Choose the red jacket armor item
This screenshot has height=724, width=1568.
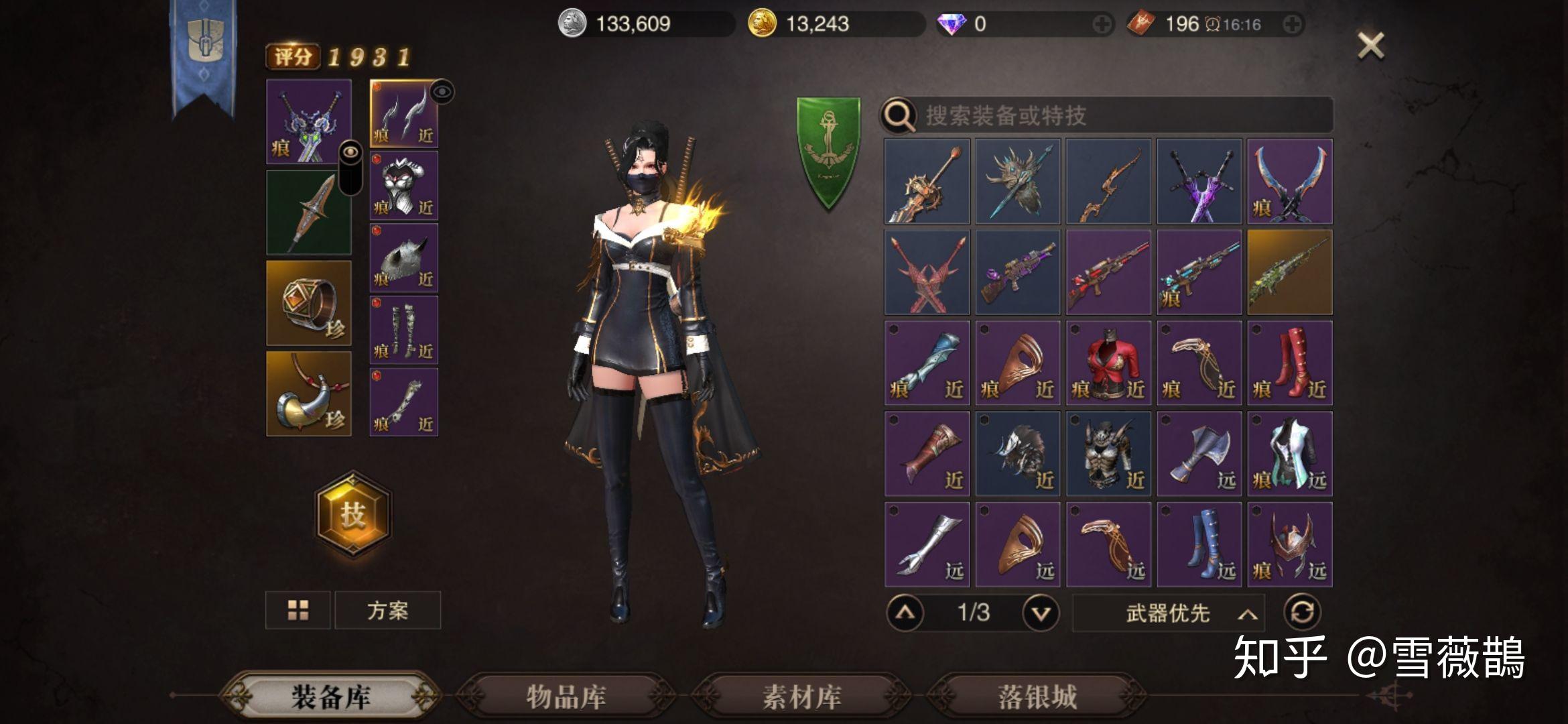[x=1109, y=363]
